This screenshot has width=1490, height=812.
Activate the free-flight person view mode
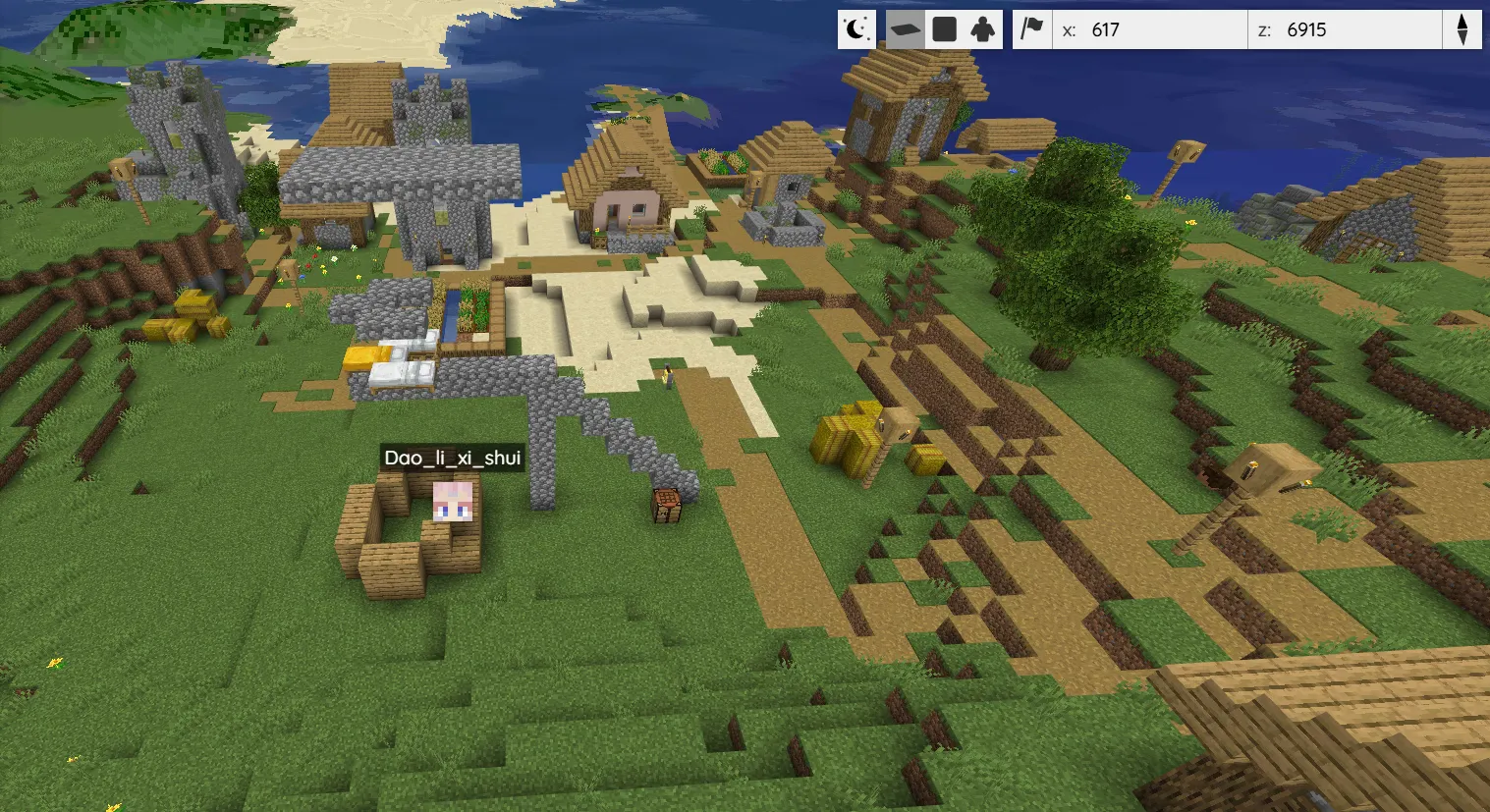pos(982,29)
